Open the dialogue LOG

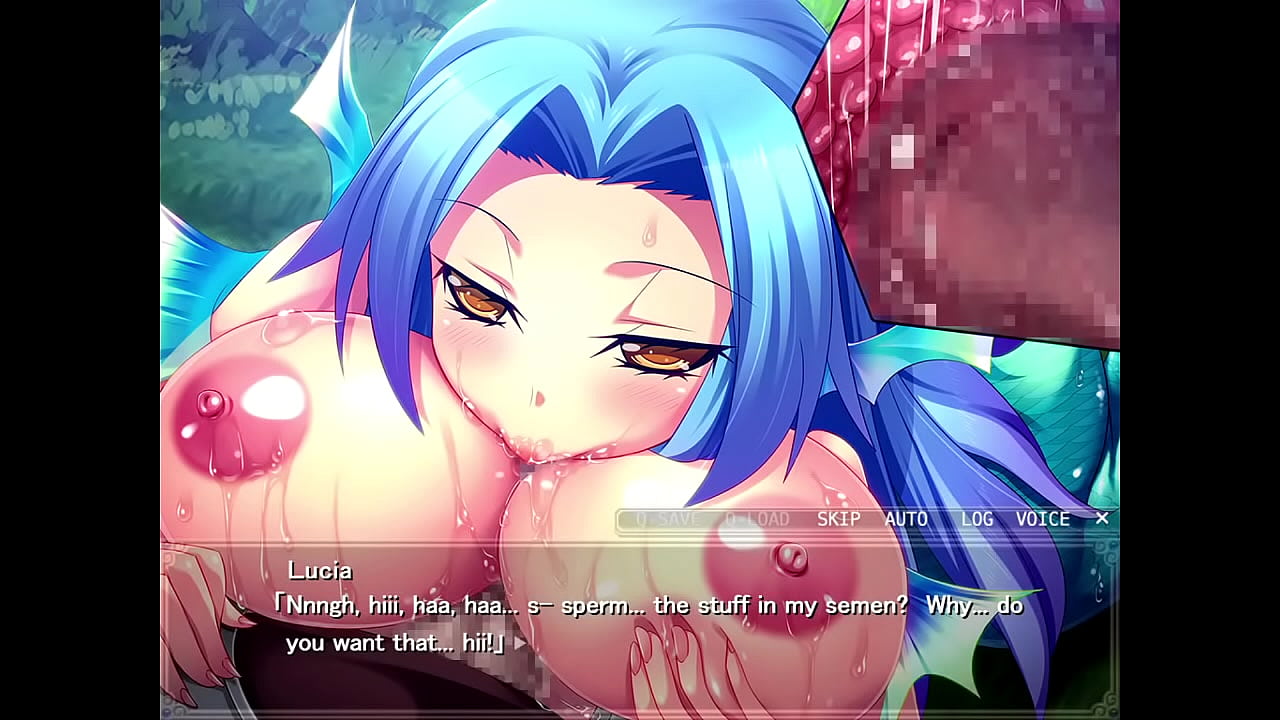(x=977, y=519)
